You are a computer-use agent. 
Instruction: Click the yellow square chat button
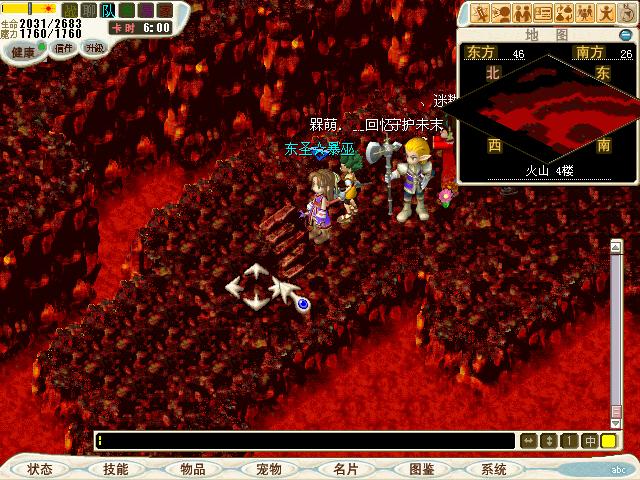pyautogui.click(x=609, y=441)
